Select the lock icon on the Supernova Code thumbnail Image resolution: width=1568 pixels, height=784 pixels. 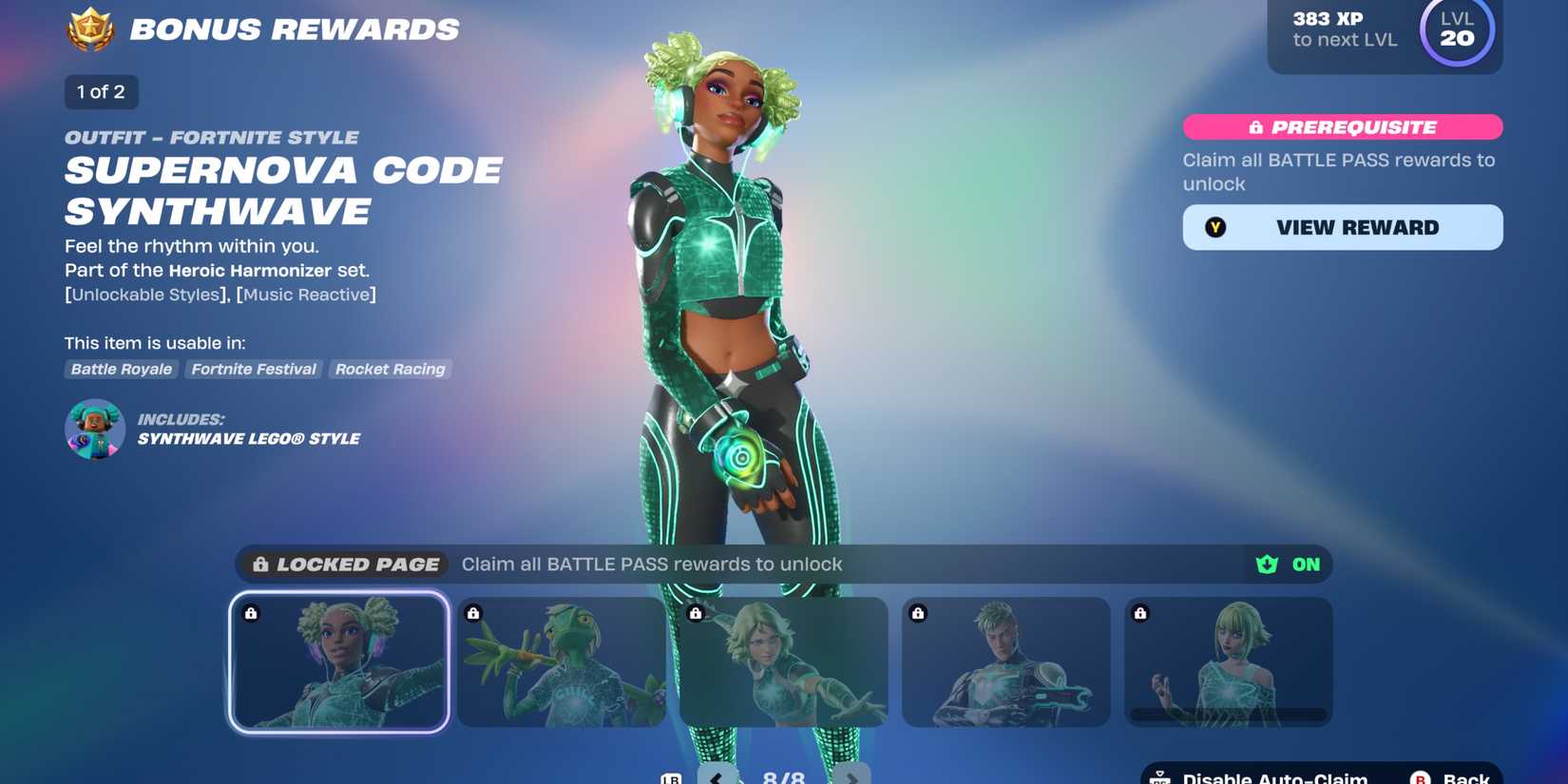250,613
